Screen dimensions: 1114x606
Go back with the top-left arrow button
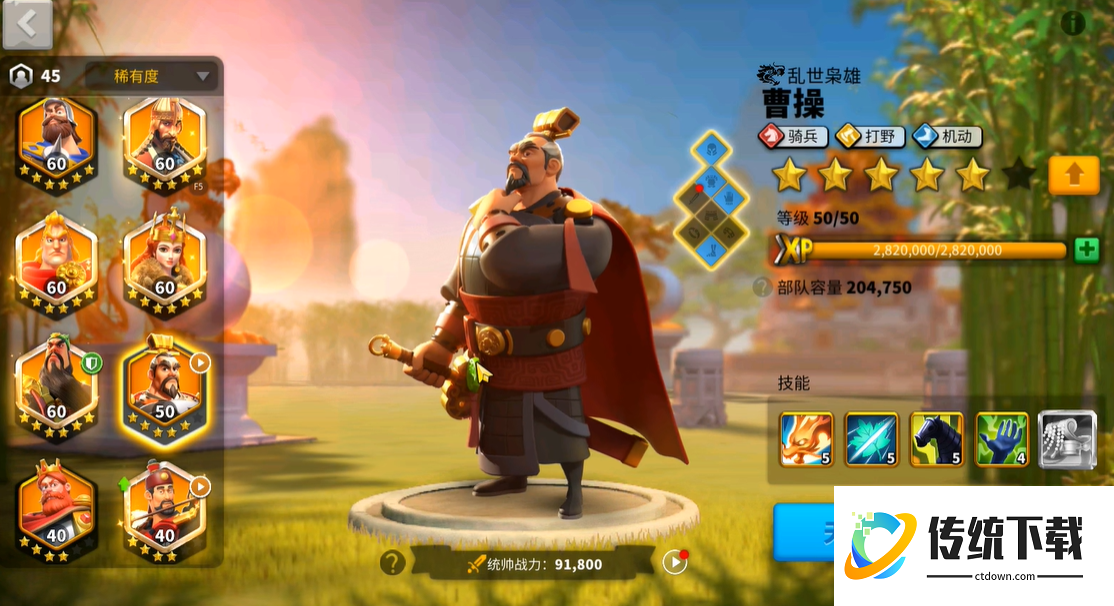[27, 24]
